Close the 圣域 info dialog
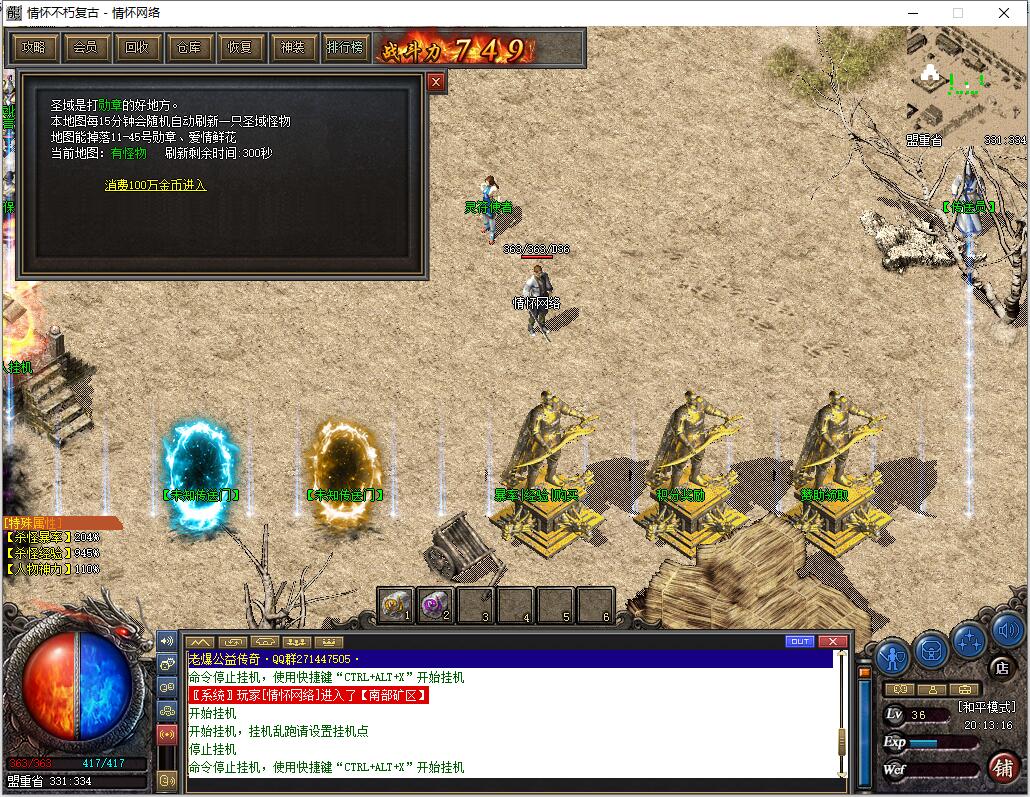Screen dimensions: 1030x797 pos(436,83)
